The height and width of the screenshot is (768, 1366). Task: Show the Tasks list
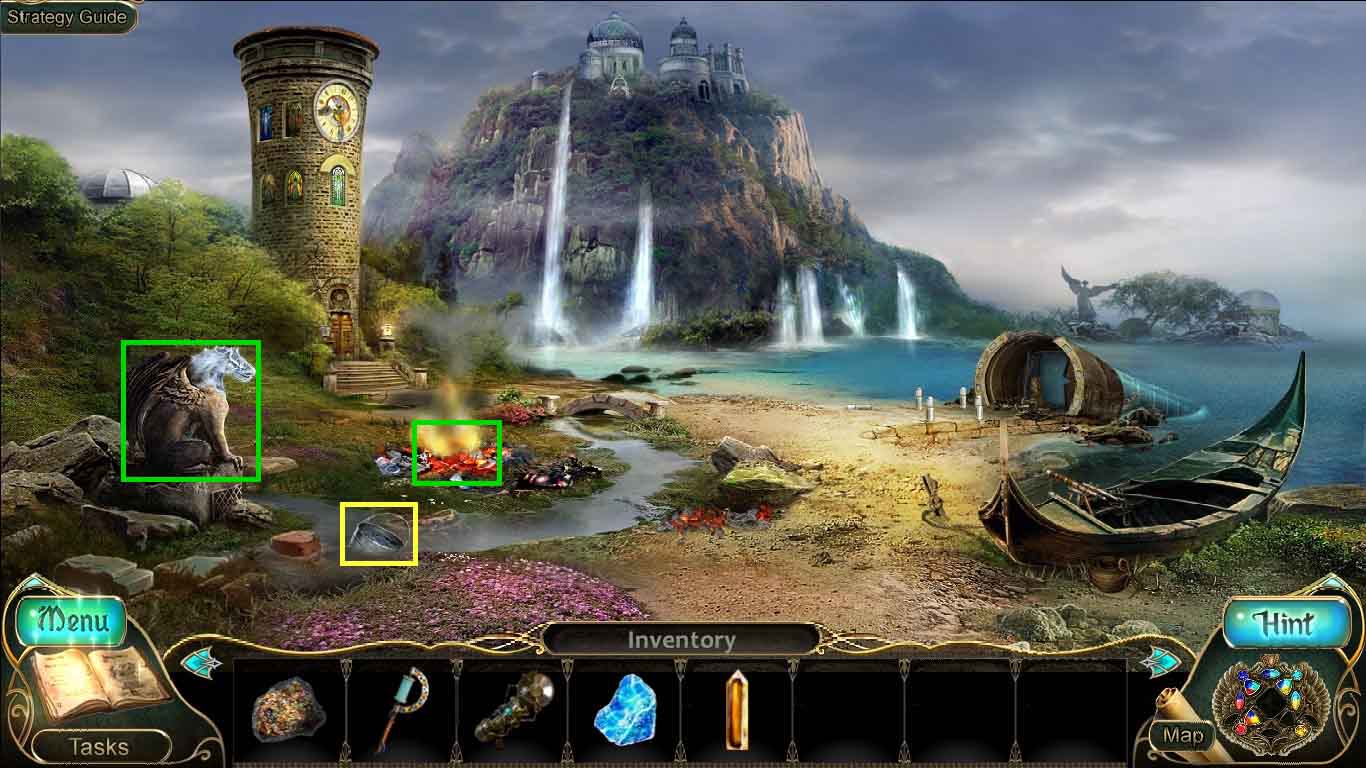click(99, 746)
